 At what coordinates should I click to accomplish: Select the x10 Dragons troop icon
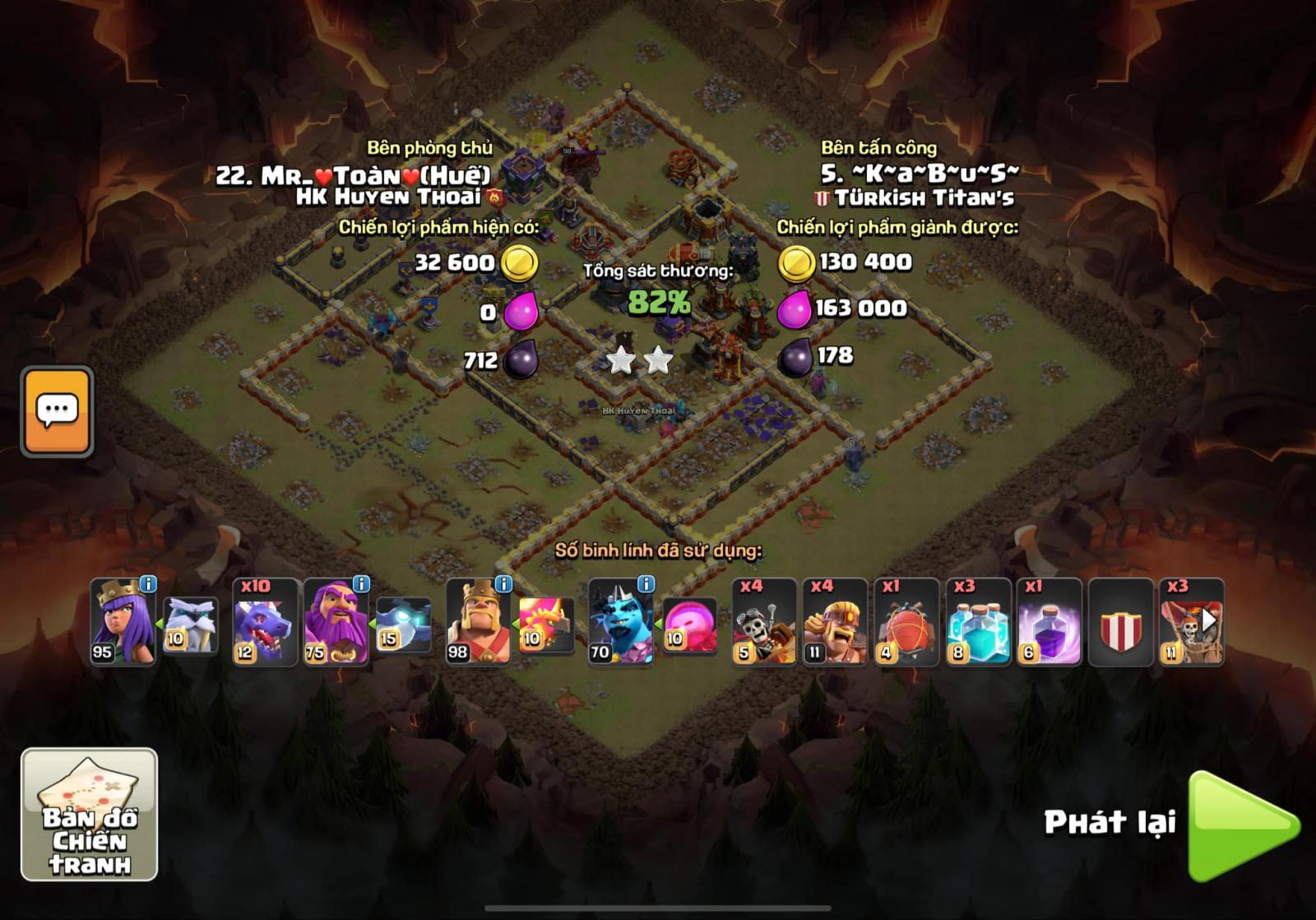coord(263,621)
